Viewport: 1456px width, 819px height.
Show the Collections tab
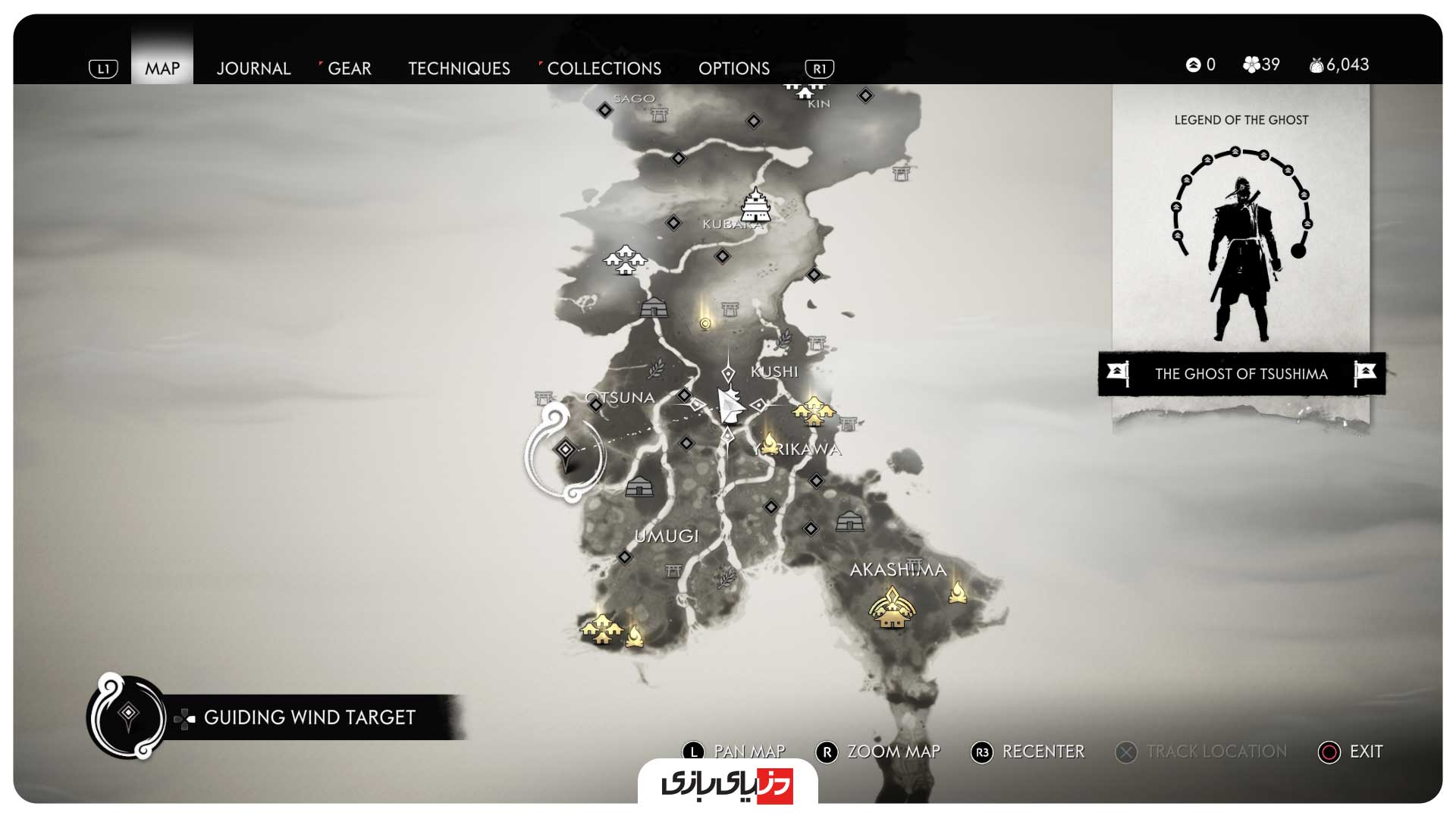(x=604, y=68)
